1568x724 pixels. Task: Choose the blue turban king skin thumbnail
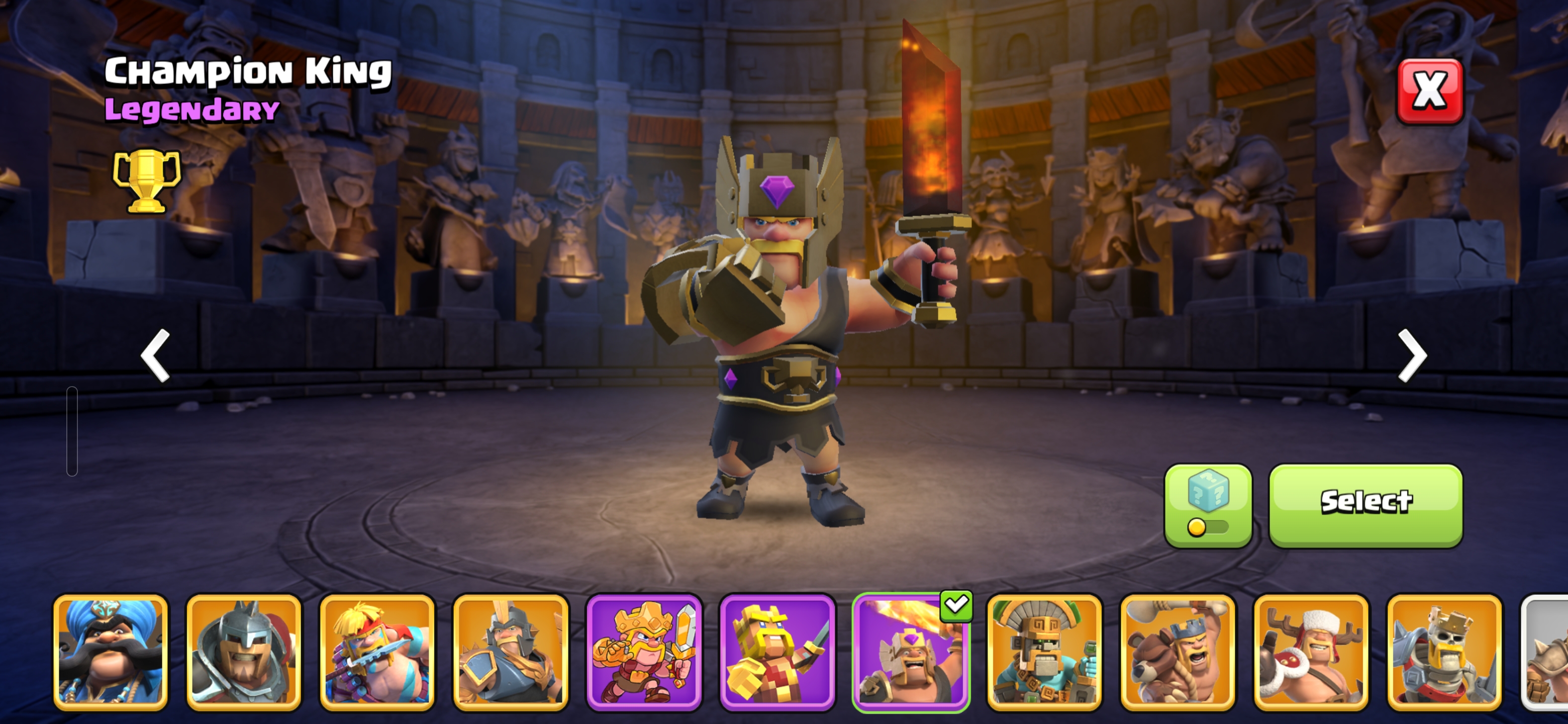(x=110, y=652)
